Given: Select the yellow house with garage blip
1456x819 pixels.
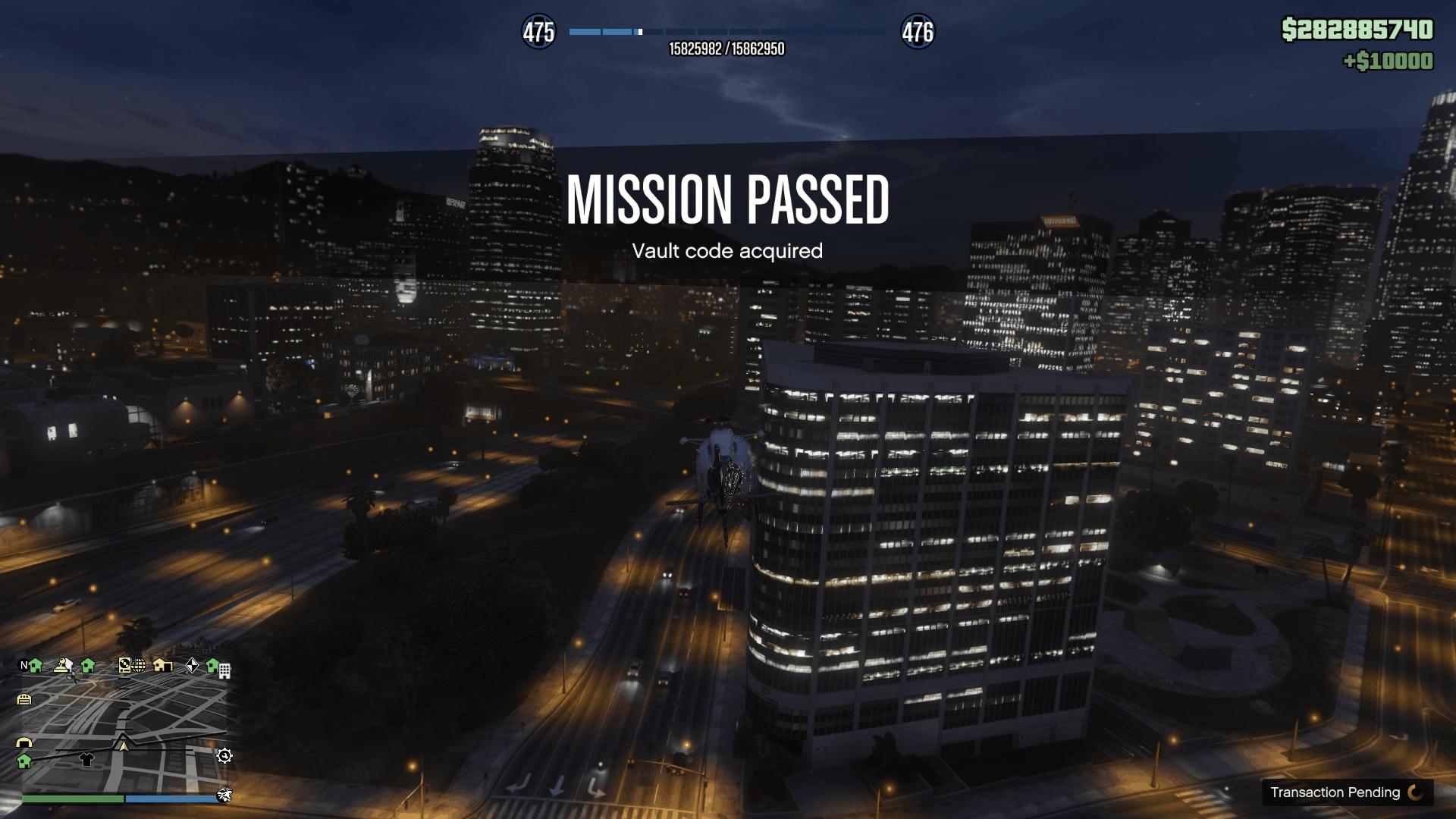Looking at the screenshot, I should (x=162, y=665).
